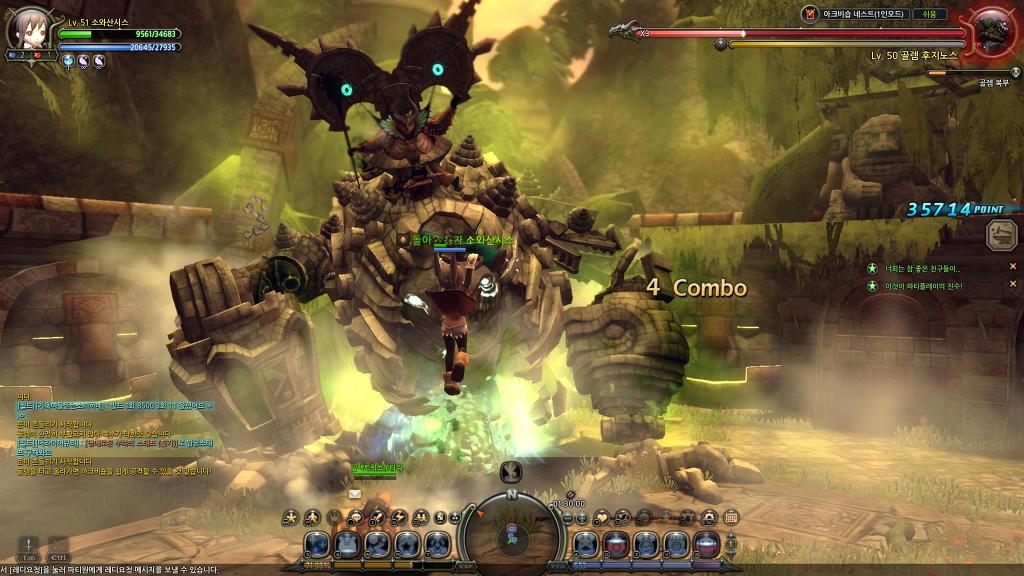
Task: Click the first blue buff status icon
Action: [x=68, y=62]
